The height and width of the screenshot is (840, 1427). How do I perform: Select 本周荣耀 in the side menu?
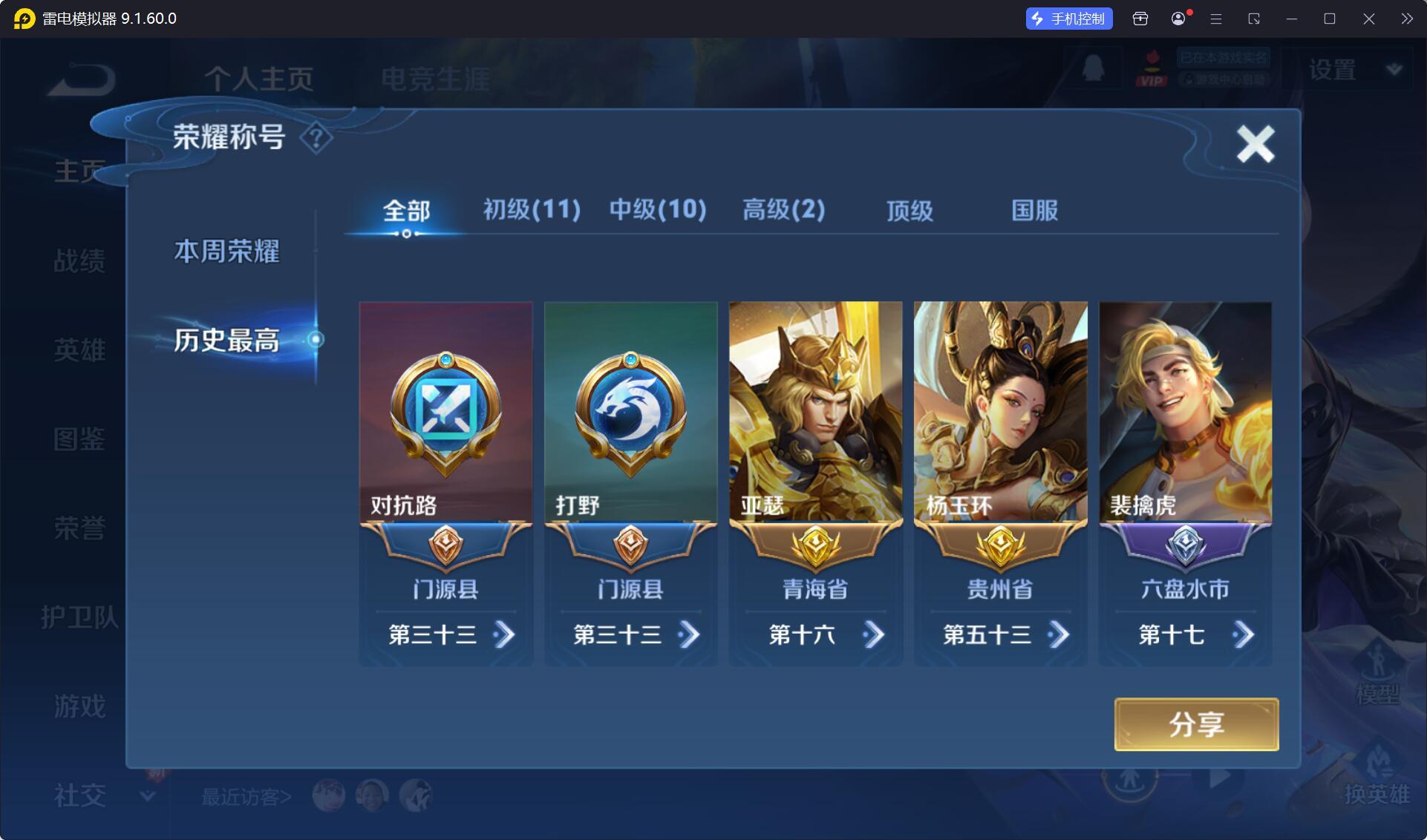click(x=226, y=252)
